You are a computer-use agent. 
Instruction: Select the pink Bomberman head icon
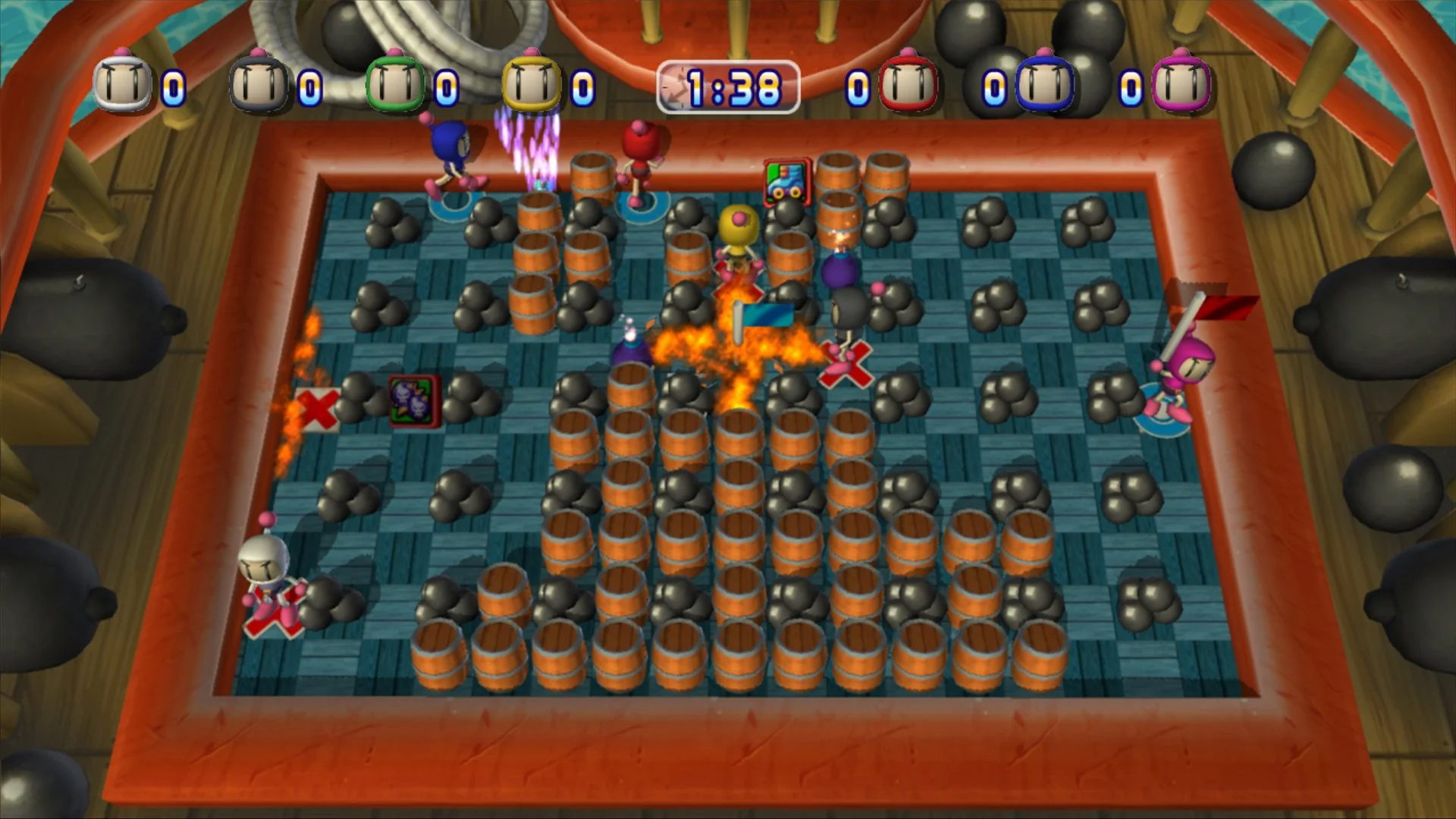click(x=1181, y=83)
